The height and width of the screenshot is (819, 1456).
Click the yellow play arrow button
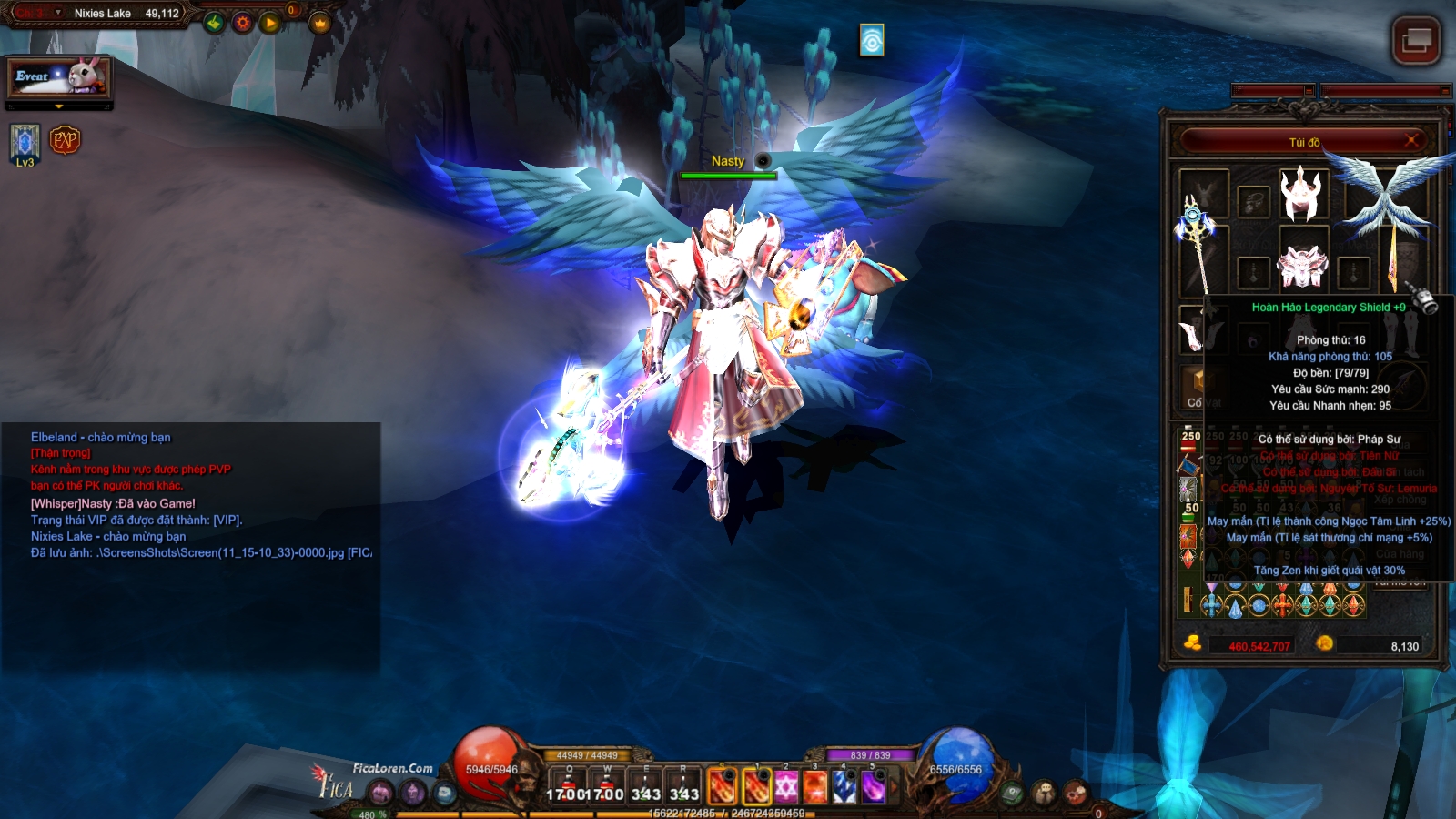pyautogui.click(x=269, y=23)
